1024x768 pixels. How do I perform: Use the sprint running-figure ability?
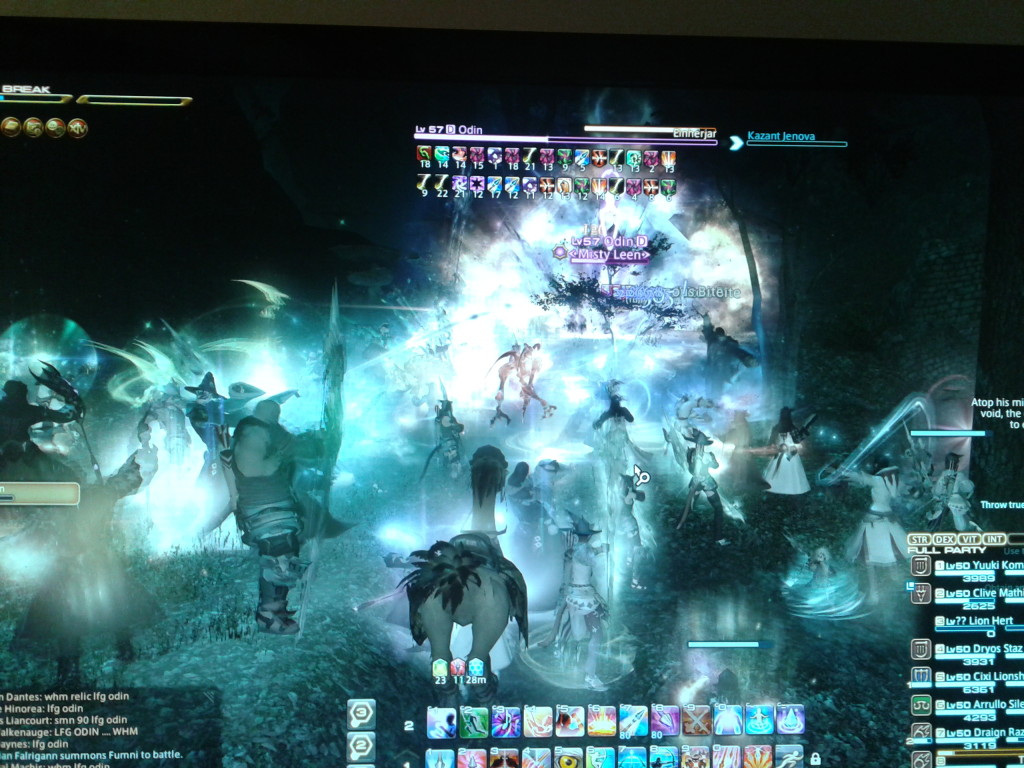pos(788,758)
